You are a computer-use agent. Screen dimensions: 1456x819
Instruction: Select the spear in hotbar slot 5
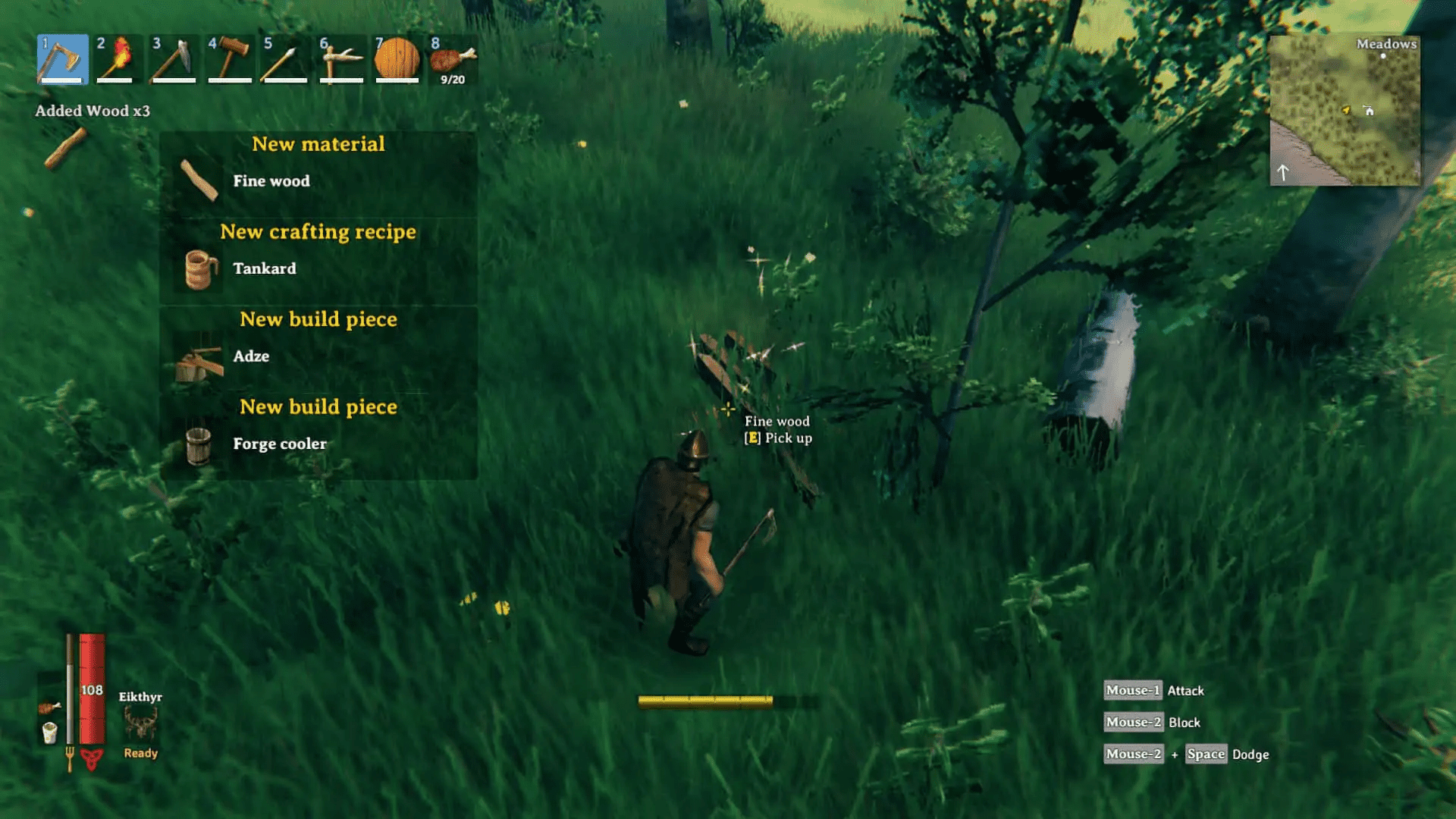coord(286,59)
